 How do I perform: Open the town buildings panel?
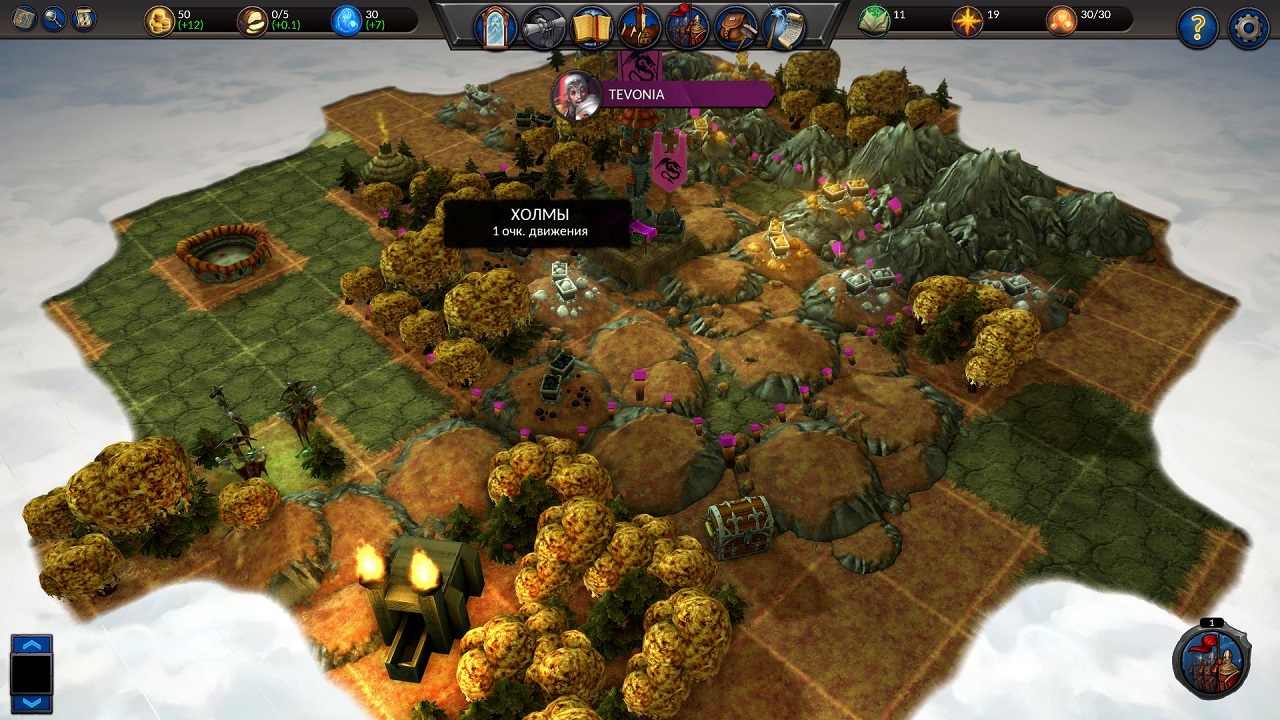pos(640,27)
